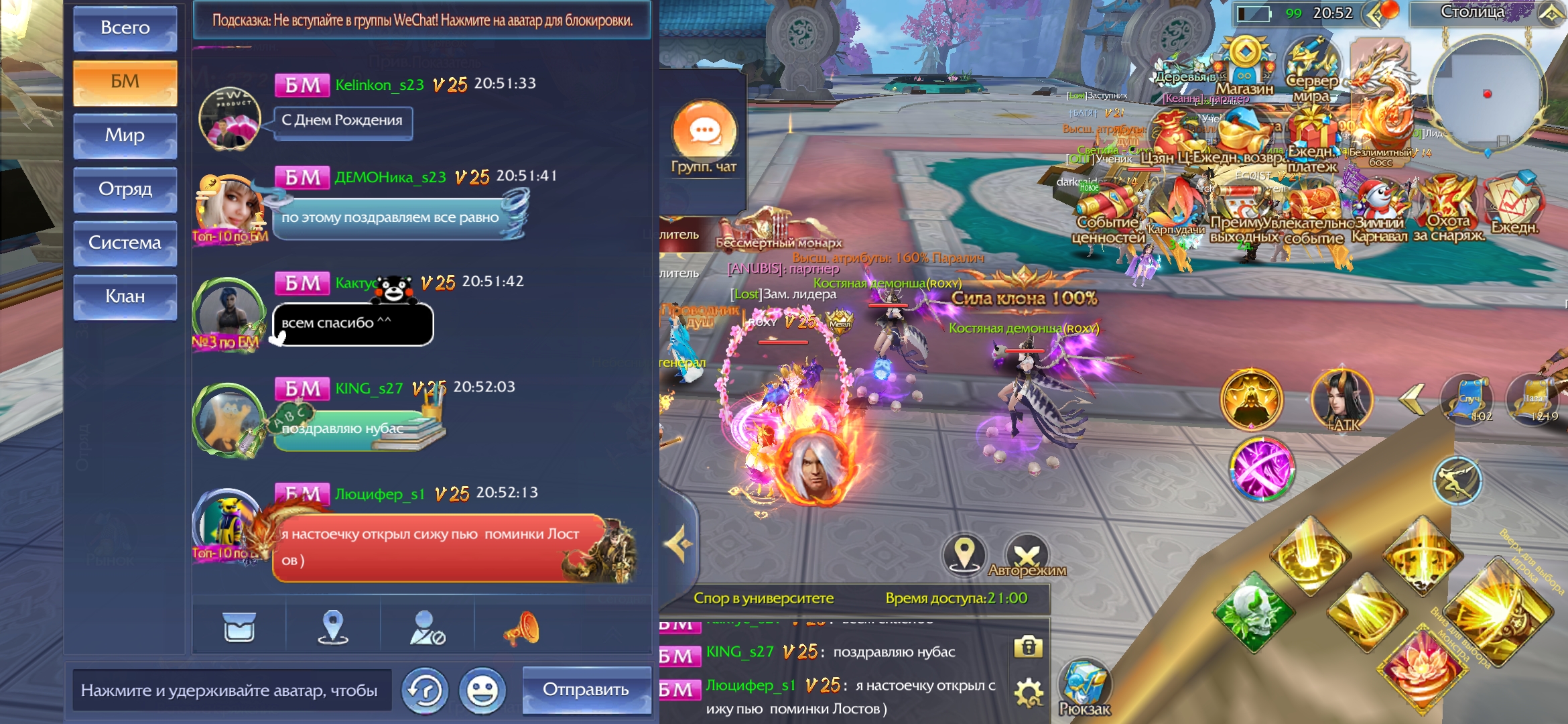The width and height of the screenshot is (1568, 724).
Task: Show the Система chat tab
Action: pyautogui.click(x=125, y=243)
